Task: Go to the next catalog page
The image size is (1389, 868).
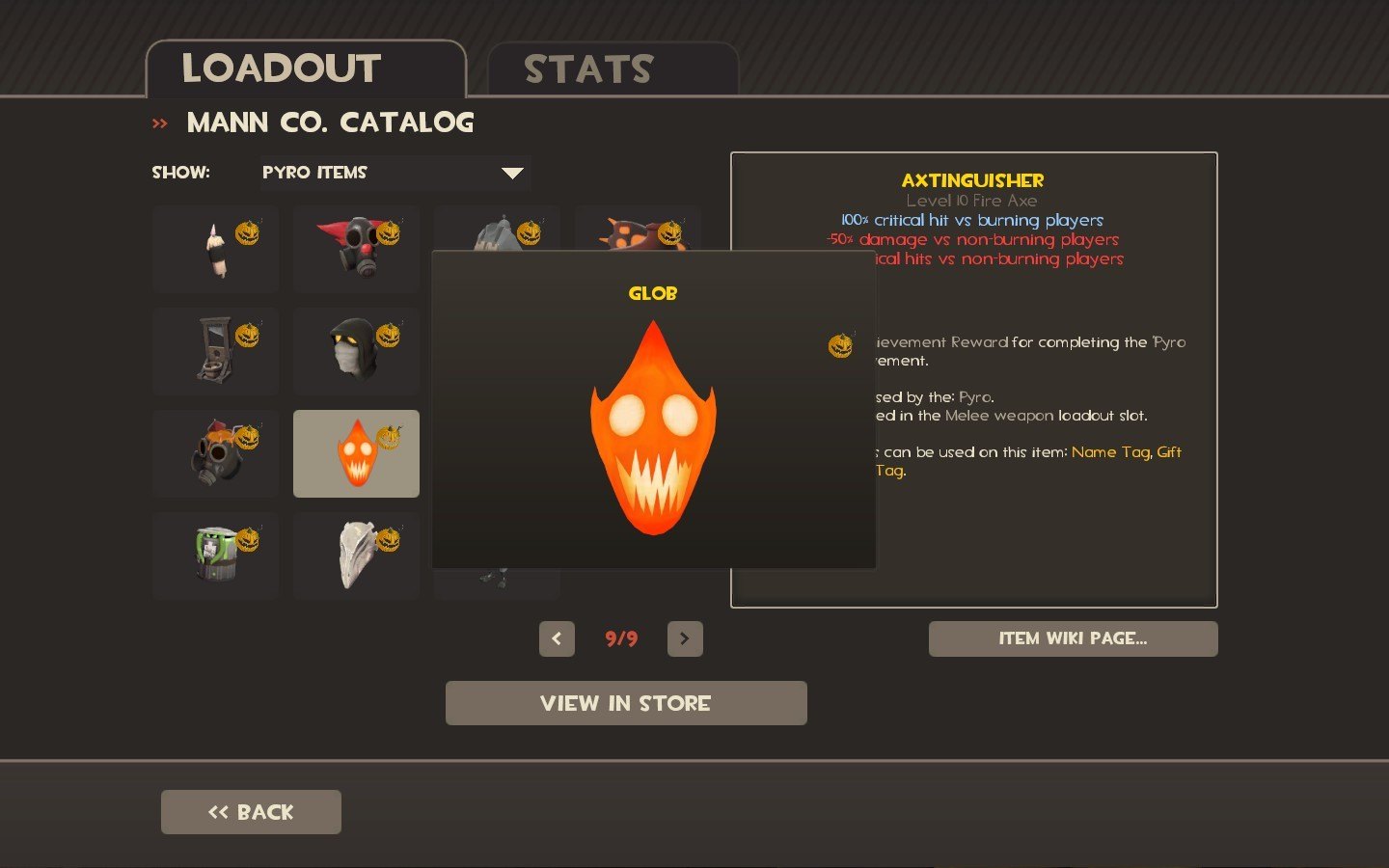Action: click(685, 638)
